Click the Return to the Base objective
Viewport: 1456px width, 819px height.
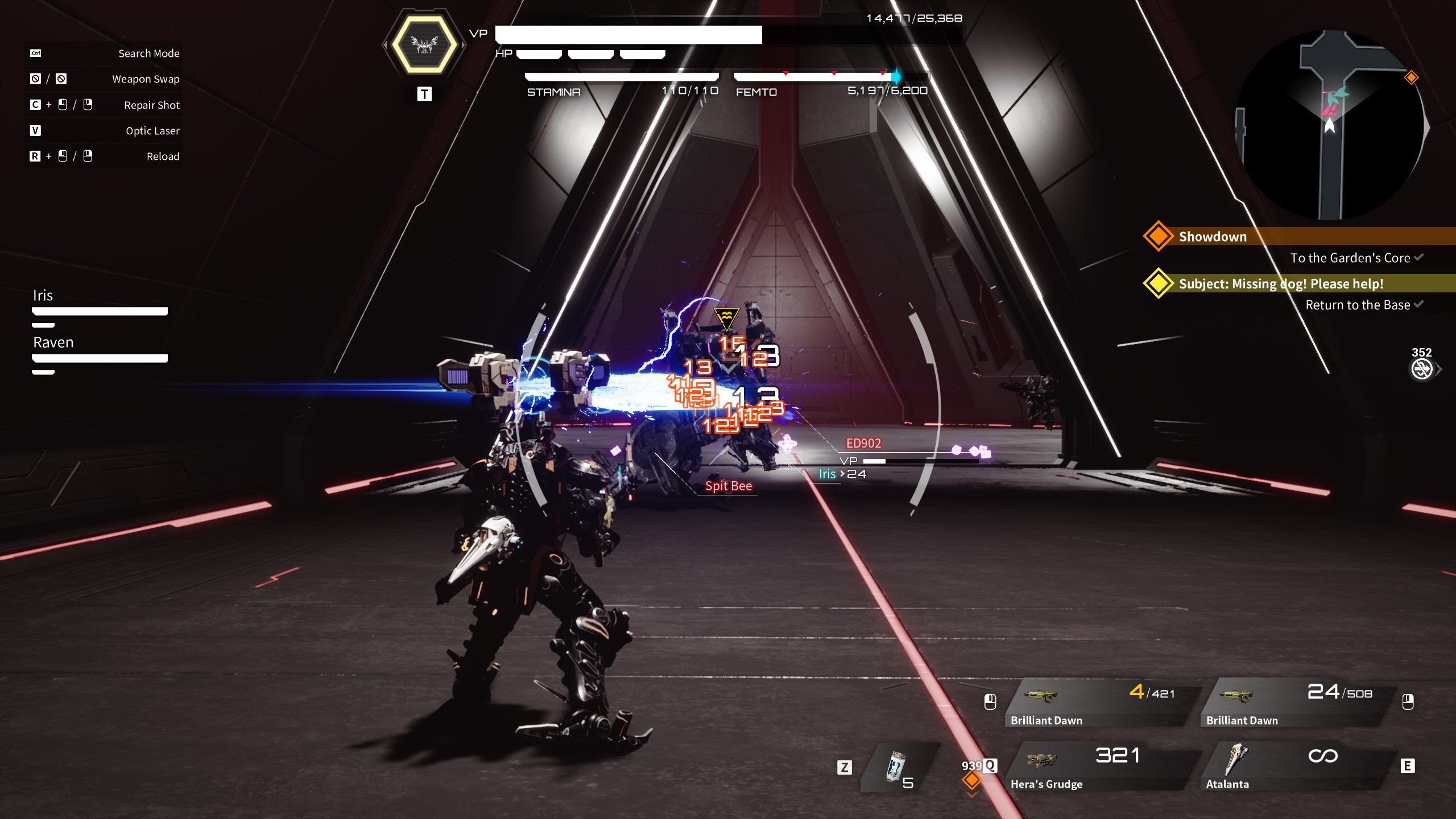click(1359, 305)
